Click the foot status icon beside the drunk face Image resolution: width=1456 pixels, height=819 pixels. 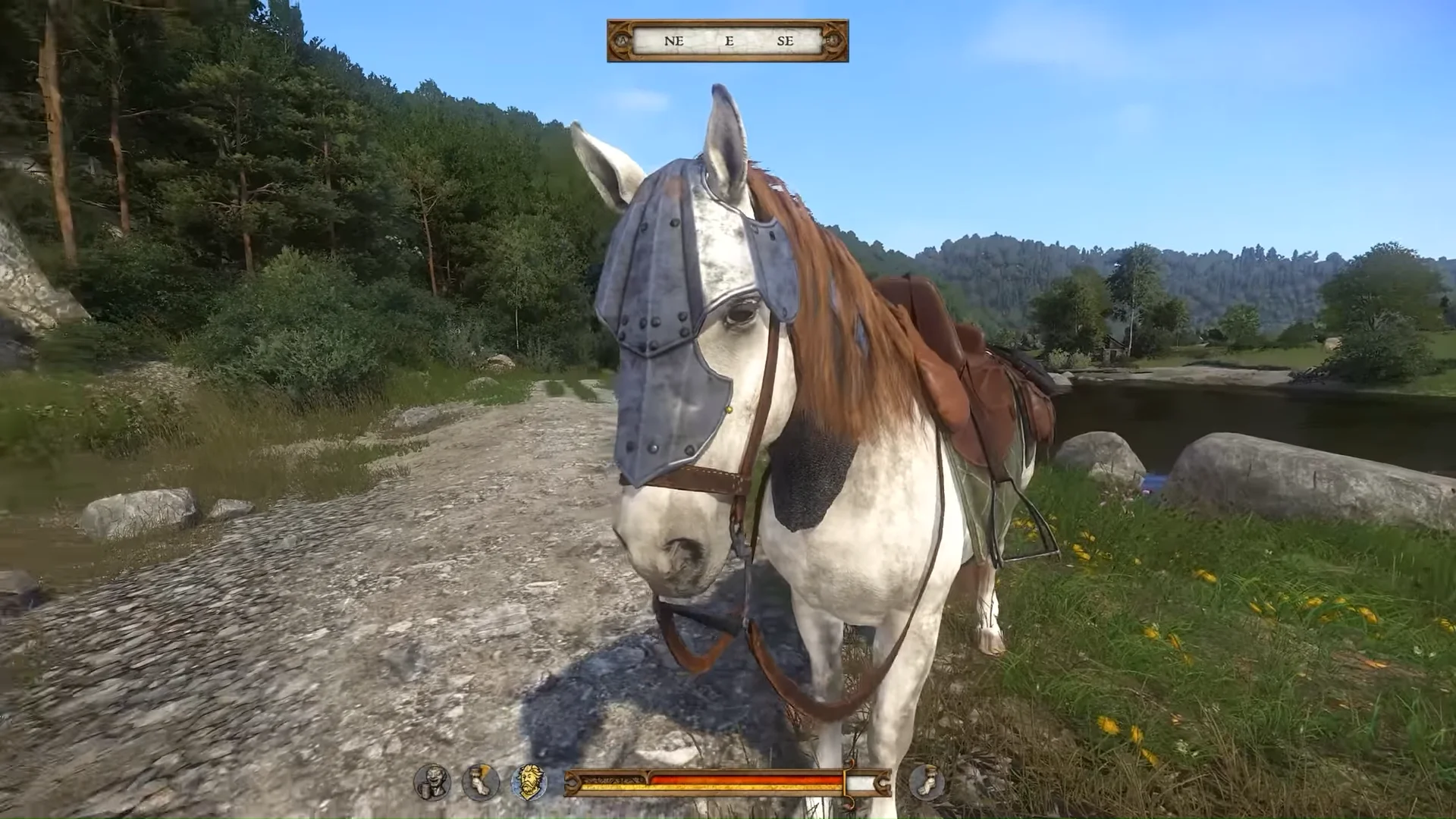(x=481, y=782)
